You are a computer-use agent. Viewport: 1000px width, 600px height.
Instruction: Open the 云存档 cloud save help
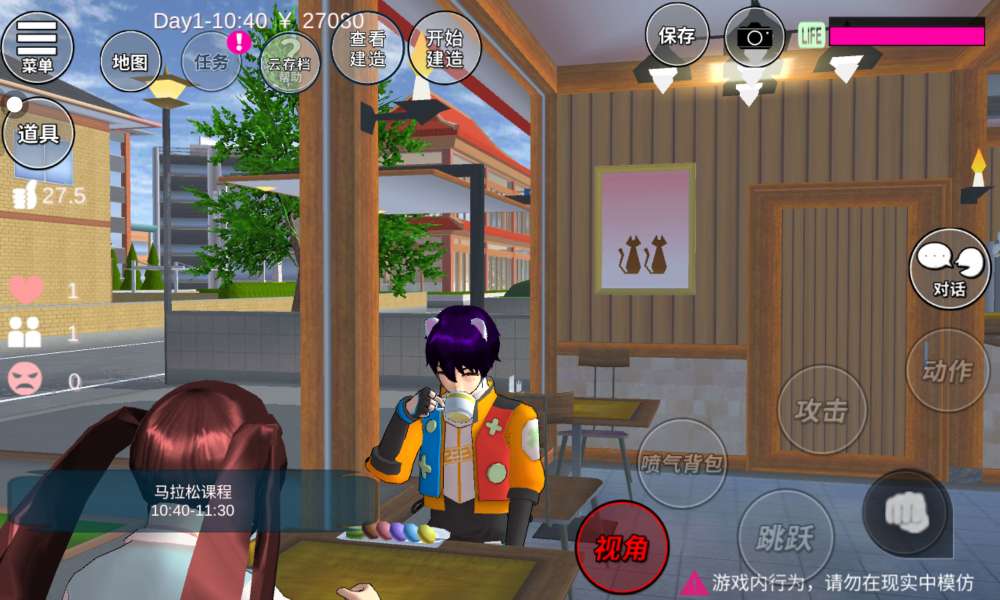click(x=290, y=62)
